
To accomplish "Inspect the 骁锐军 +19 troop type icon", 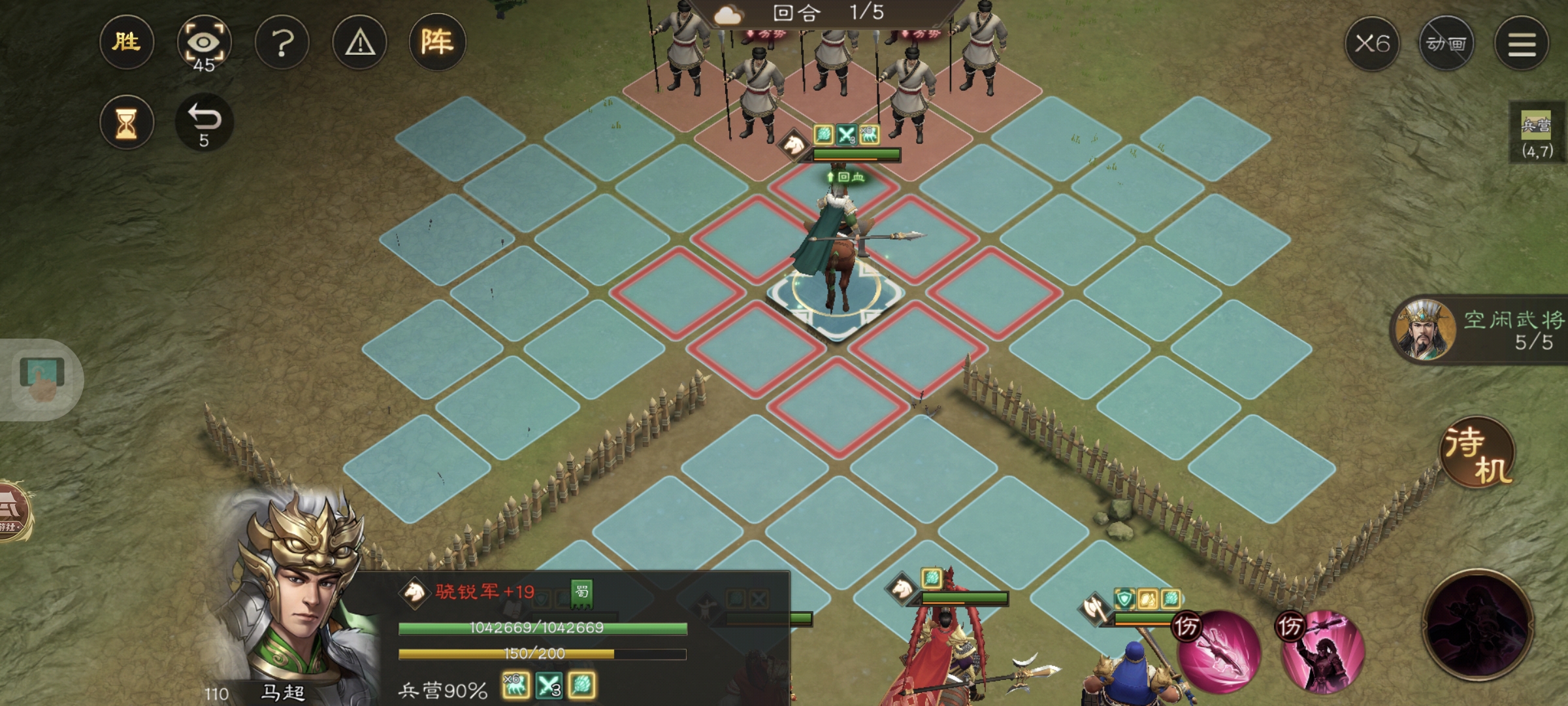I will point(414,592).
